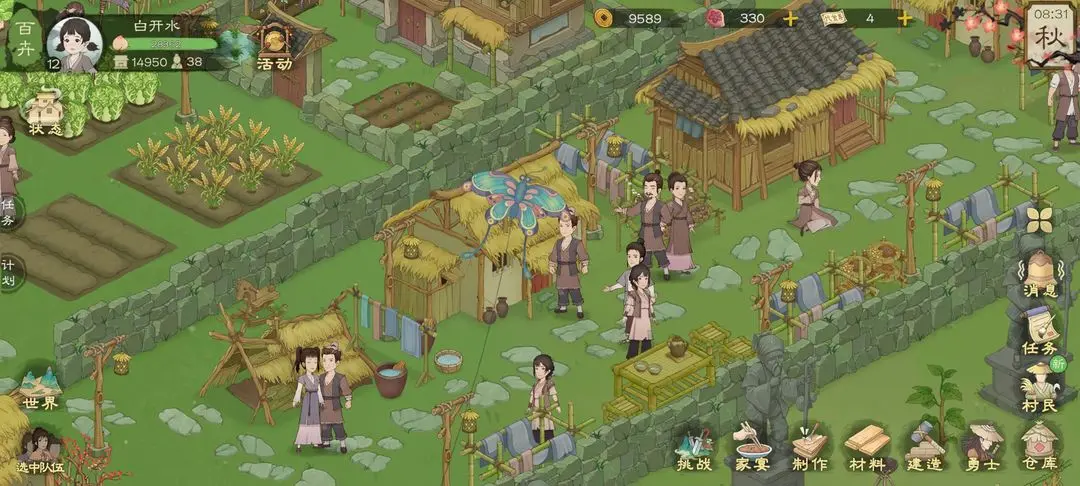The height and width of the screenshot is (486, 1080).
Task: Open the 勇士 warriors screen
Action: 982,447
